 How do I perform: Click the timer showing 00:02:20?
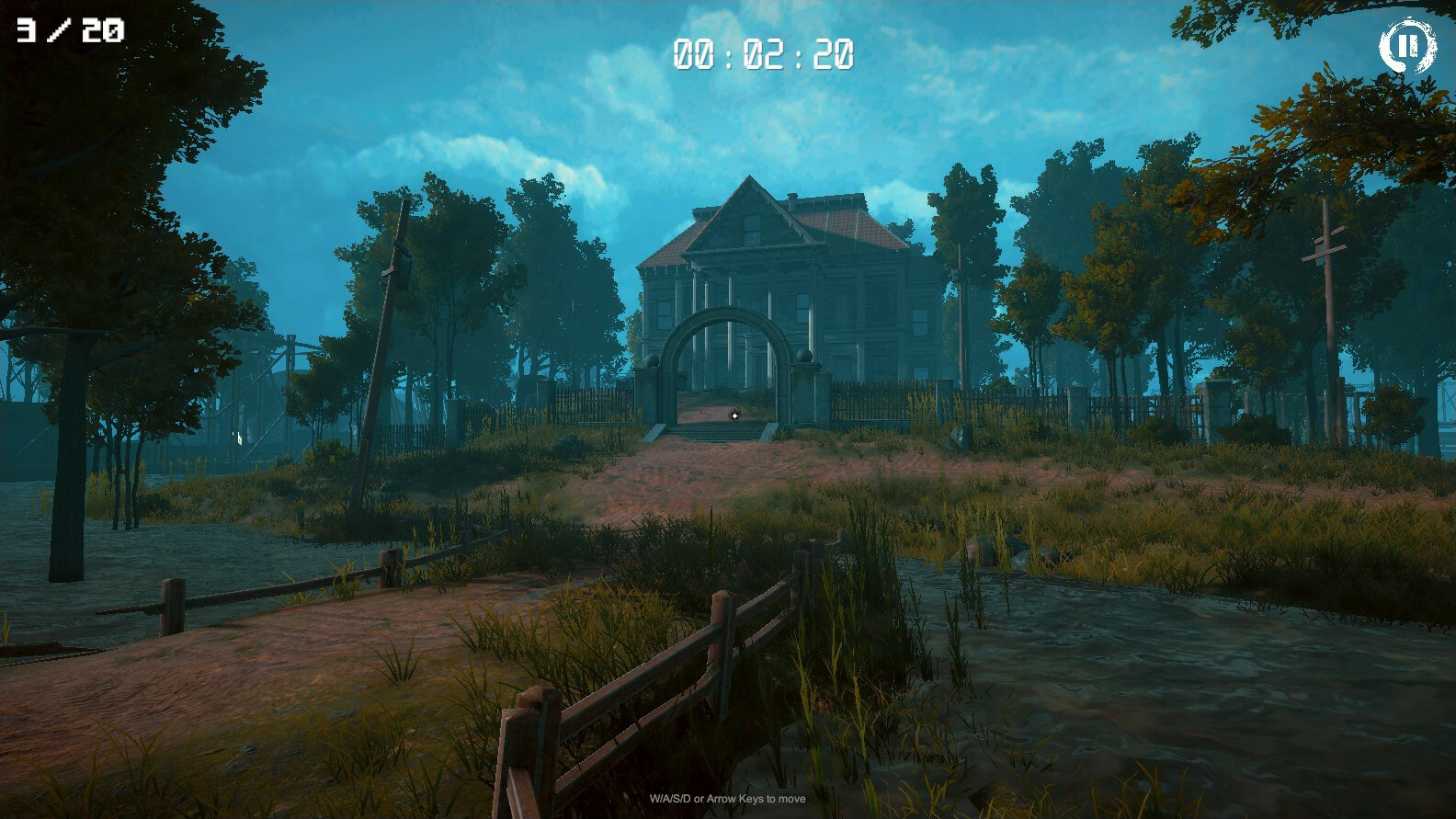[765, 53]
